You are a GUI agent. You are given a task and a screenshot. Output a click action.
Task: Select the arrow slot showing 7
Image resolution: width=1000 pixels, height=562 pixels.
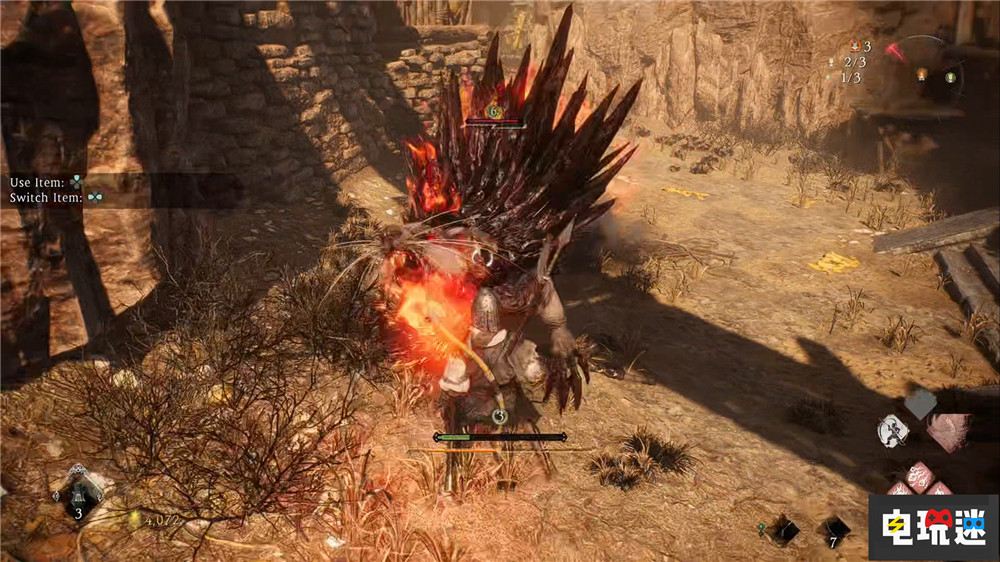tap(836, 528)
